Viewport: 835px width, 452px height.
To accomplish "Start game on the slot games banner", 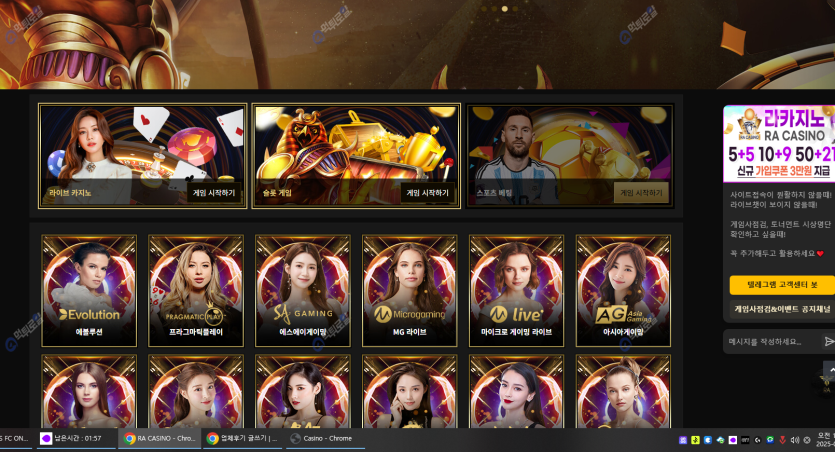I will click(x=427, y=193).
